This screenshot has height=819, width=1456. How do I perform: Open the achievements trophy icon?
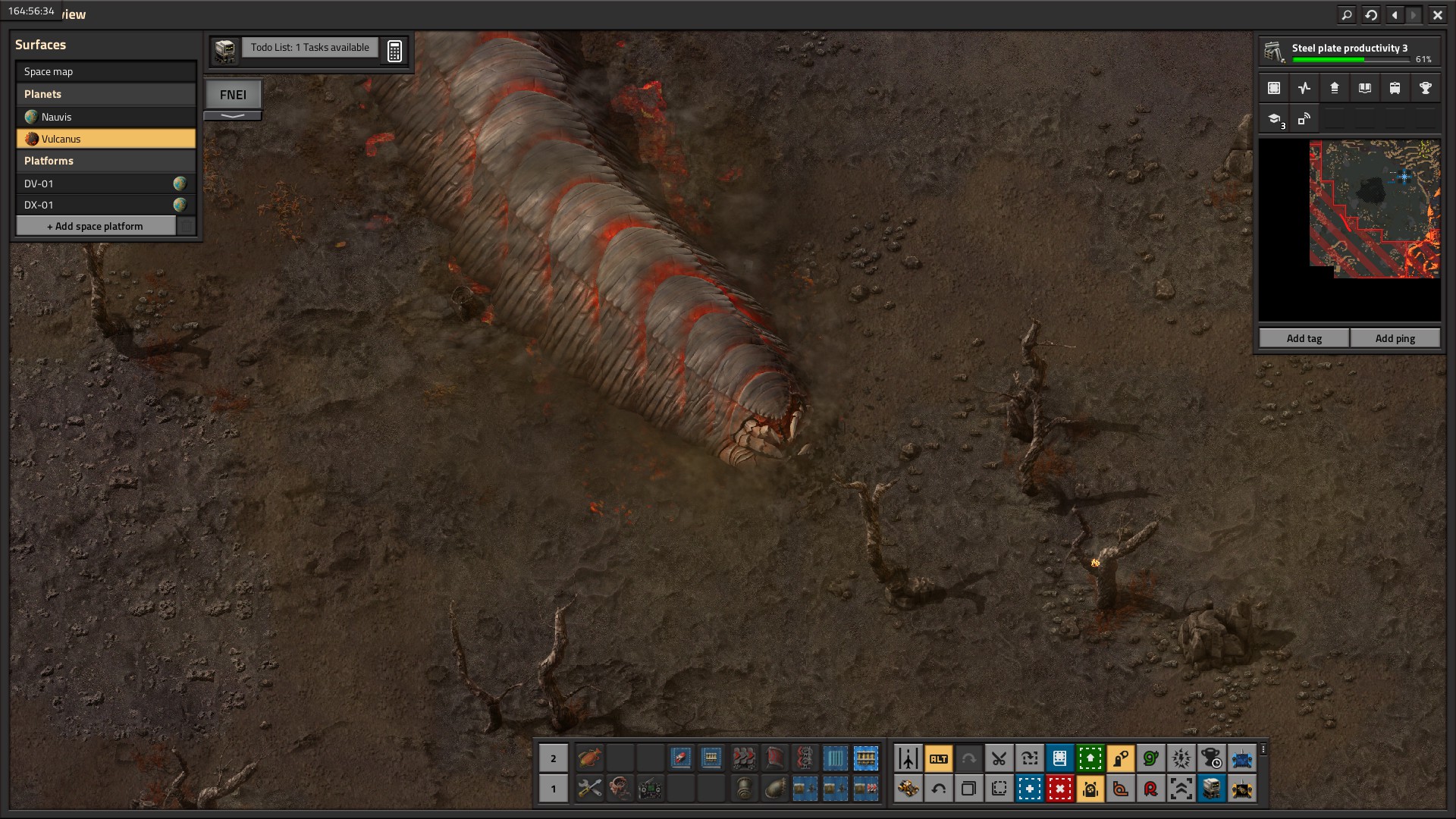(x=1425, y=88)
